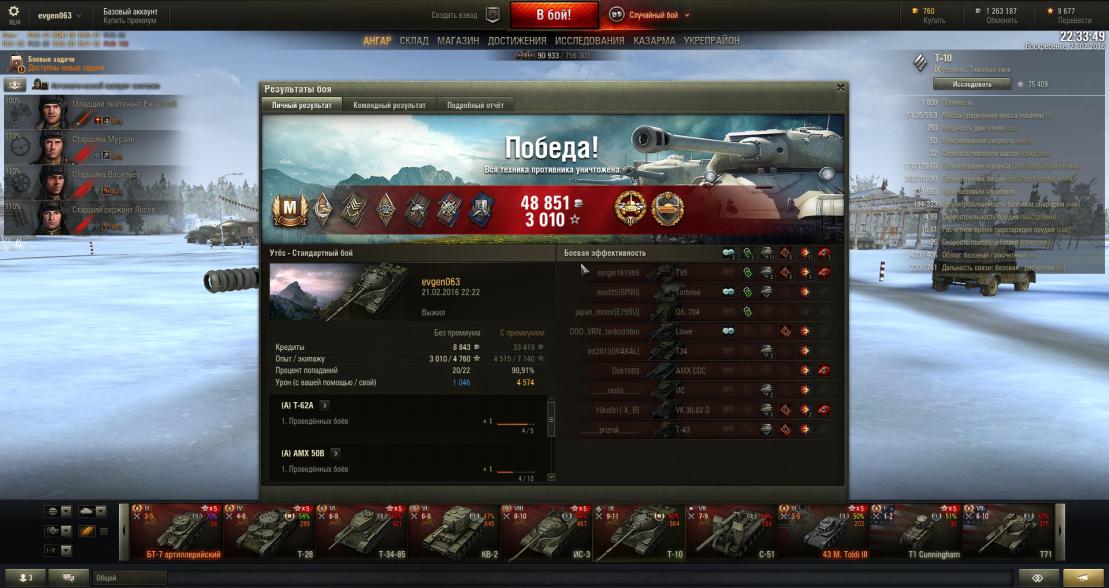Close the Результаты боя window
1109x588 pixels.
click(x=840, y=88)
